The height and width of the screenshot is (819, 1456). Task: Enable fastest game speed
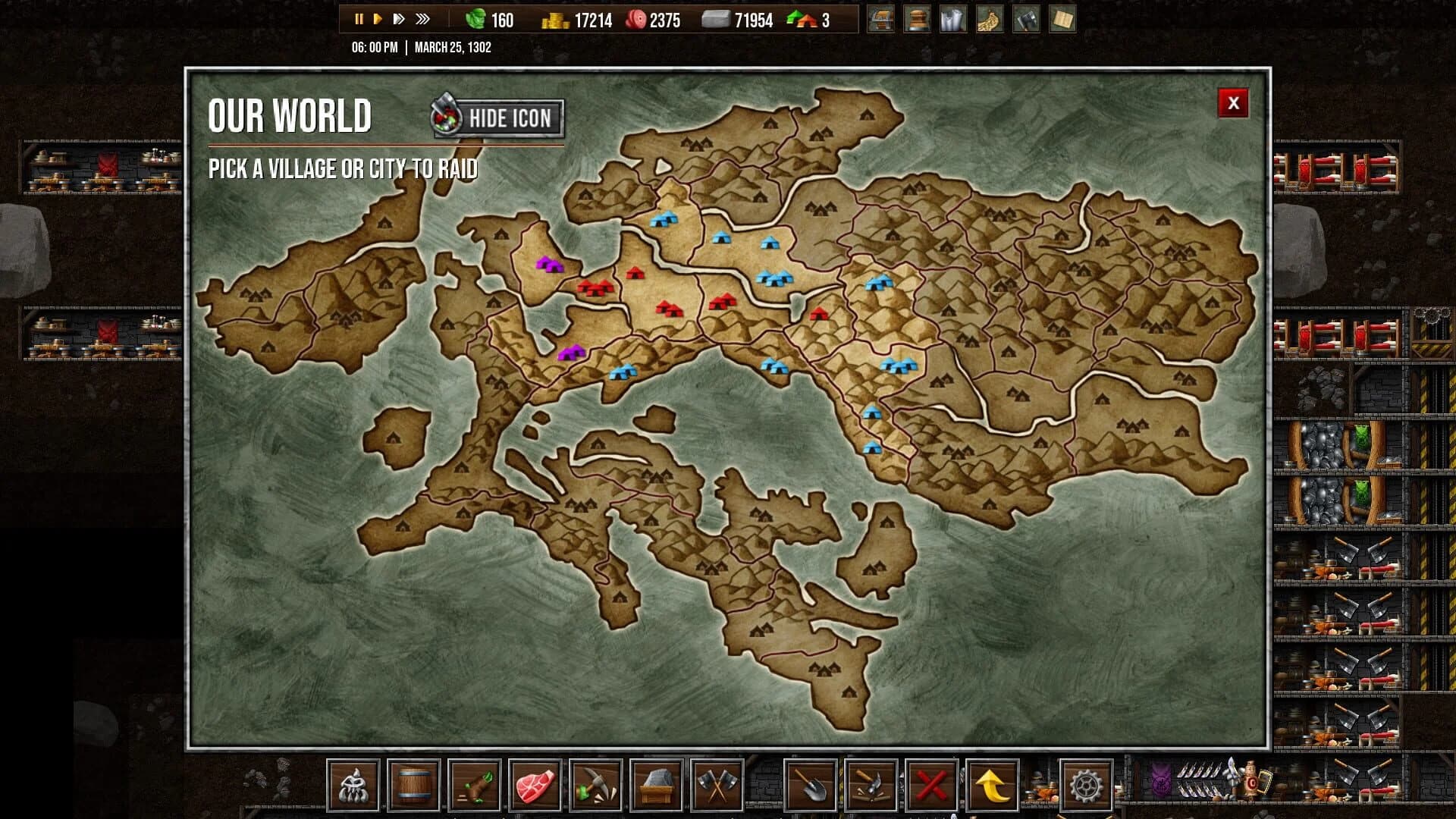(x=423, y=19)
